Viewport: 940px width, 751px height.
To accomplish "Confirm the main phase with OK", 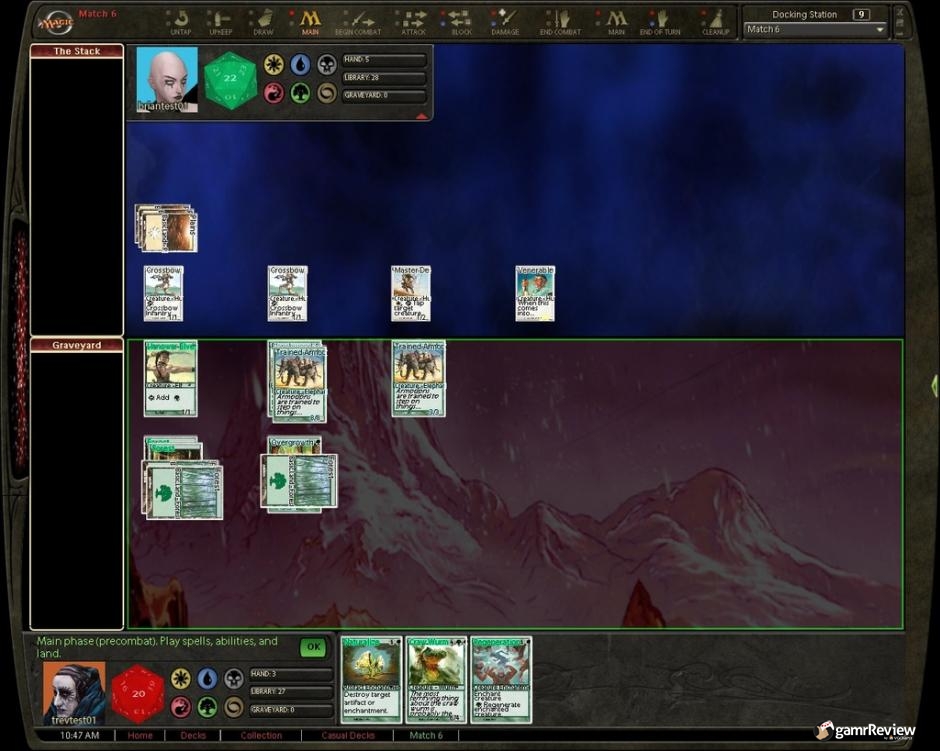I will click(313, 647).
